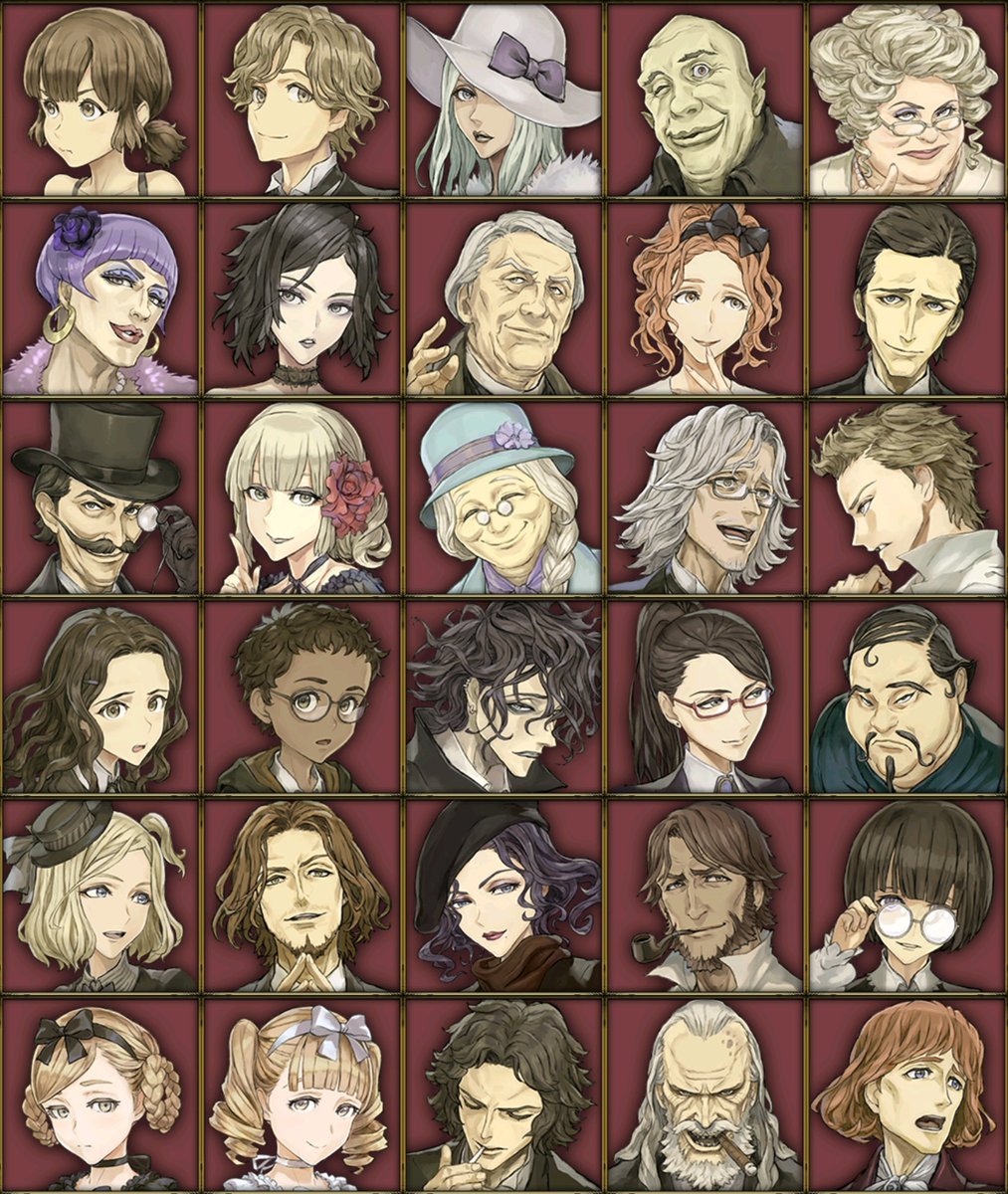Select the top hat and monocle gentleman
Image resolution: width=1008 pixels, height=1194 pixels.
pos(101,497)
